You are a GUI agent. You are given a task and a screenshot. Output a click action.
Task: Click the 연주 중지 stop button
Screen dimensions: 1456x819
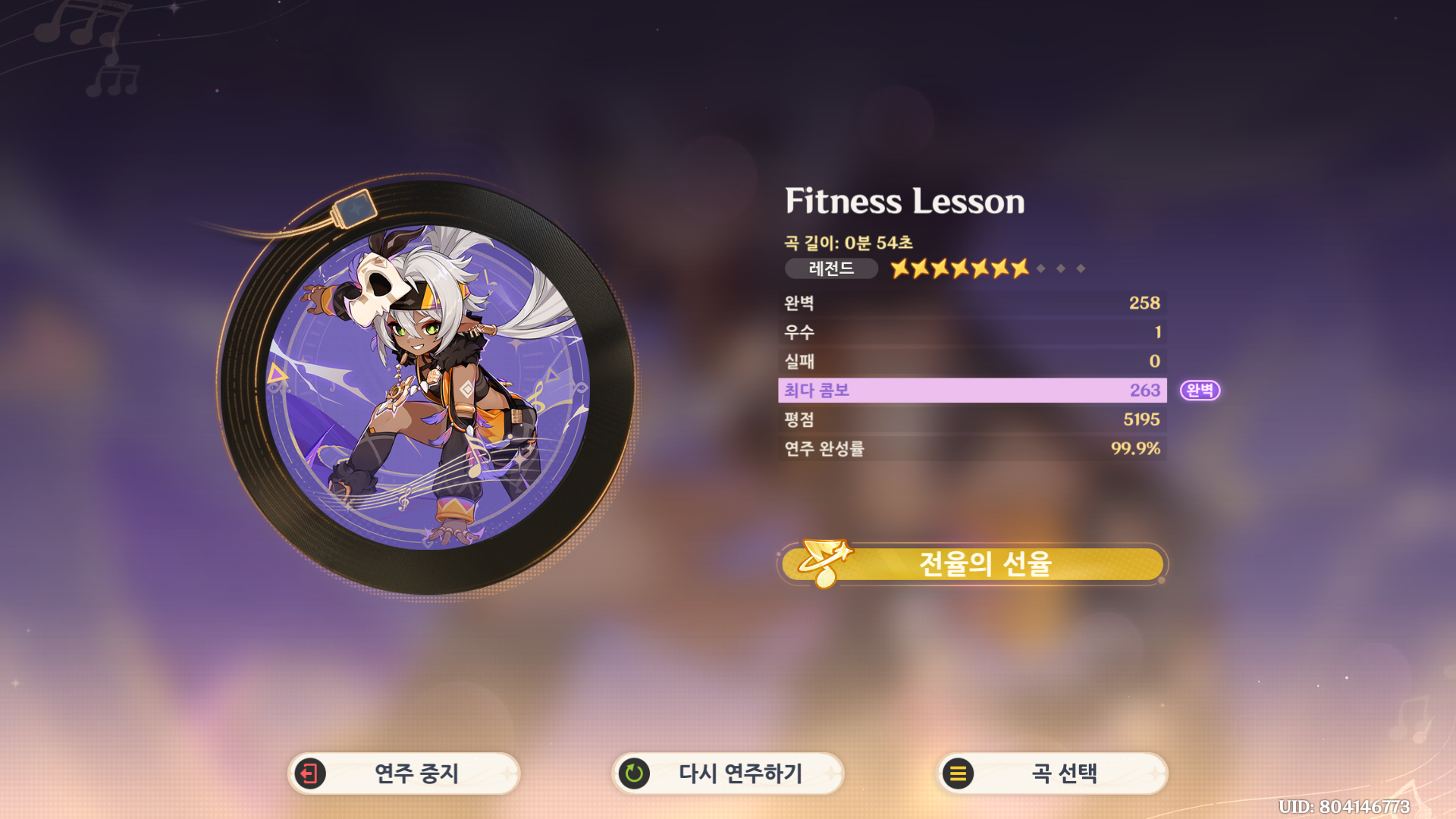[404, 773]
